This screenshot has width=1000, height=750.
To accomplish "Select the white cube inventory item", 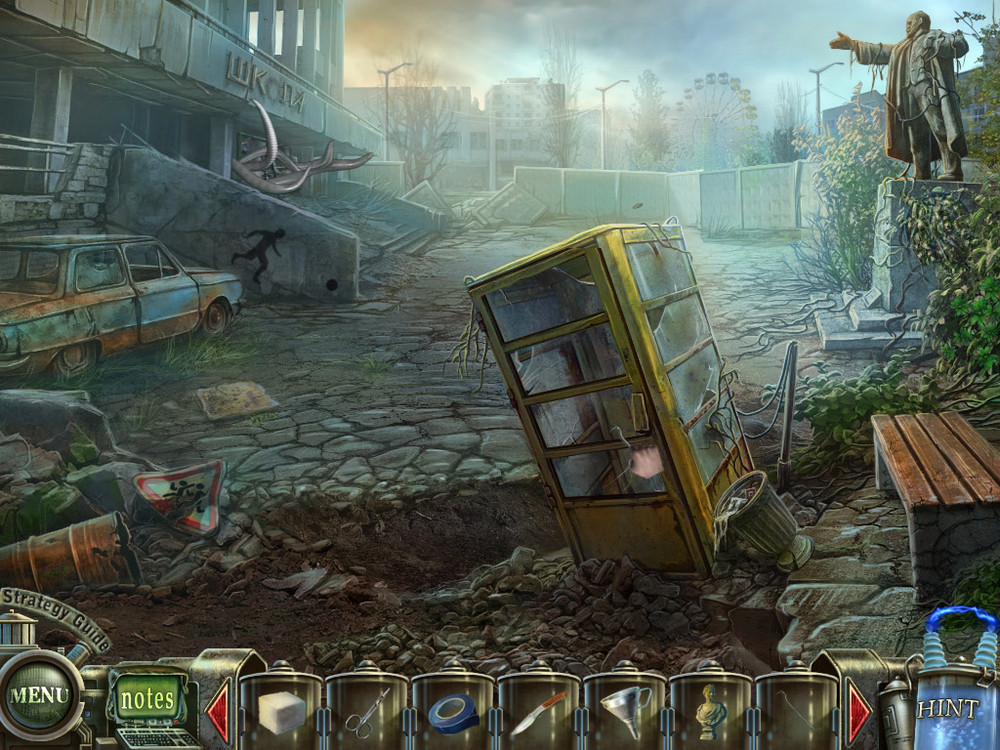I will click(x=281, y=711).
